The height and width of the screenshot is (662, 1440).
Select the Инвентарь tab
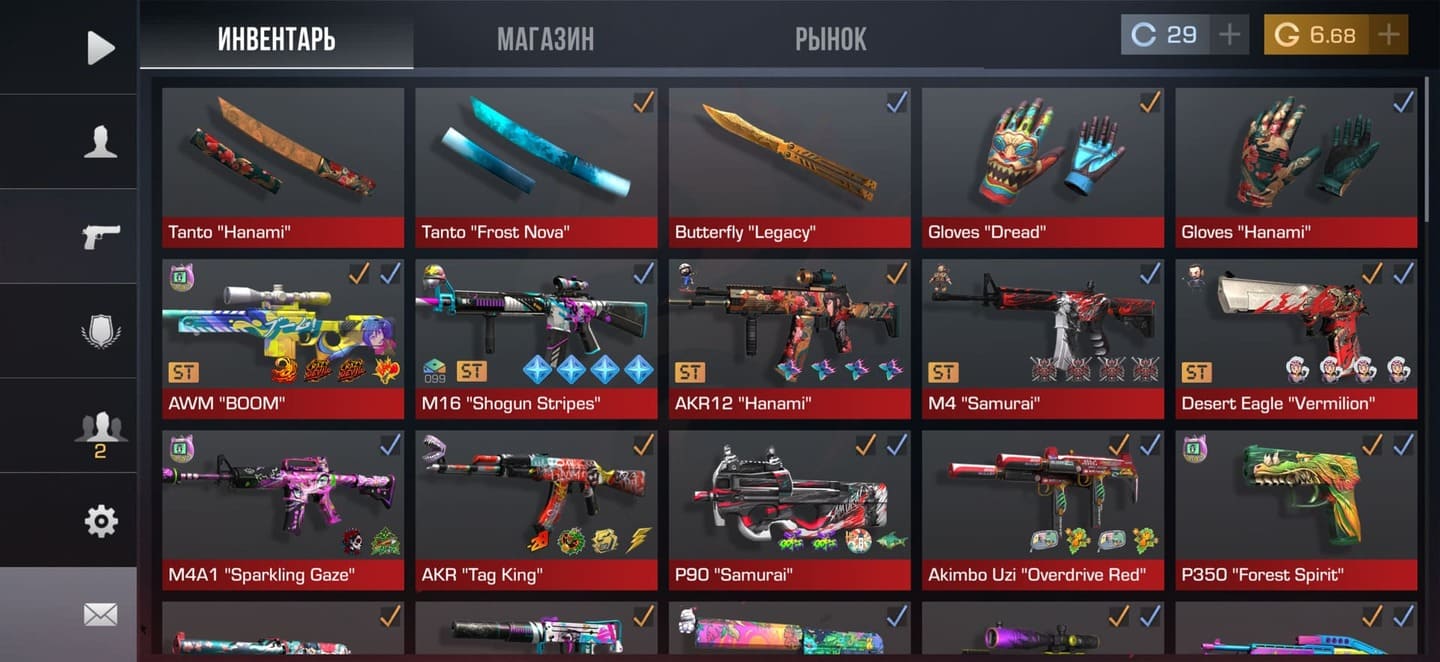pos(276,39)
